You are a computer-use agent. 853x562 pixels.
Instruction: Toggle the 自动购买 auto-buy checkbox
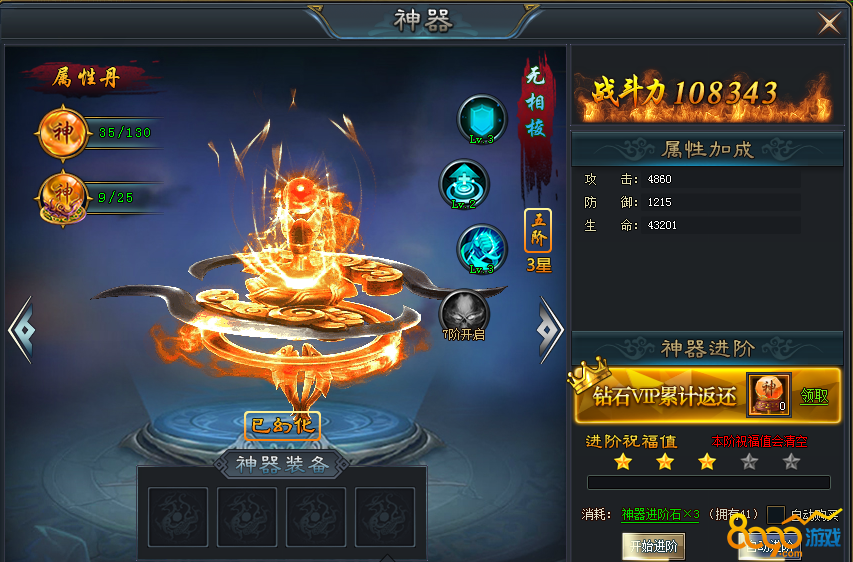click(776, 515)
